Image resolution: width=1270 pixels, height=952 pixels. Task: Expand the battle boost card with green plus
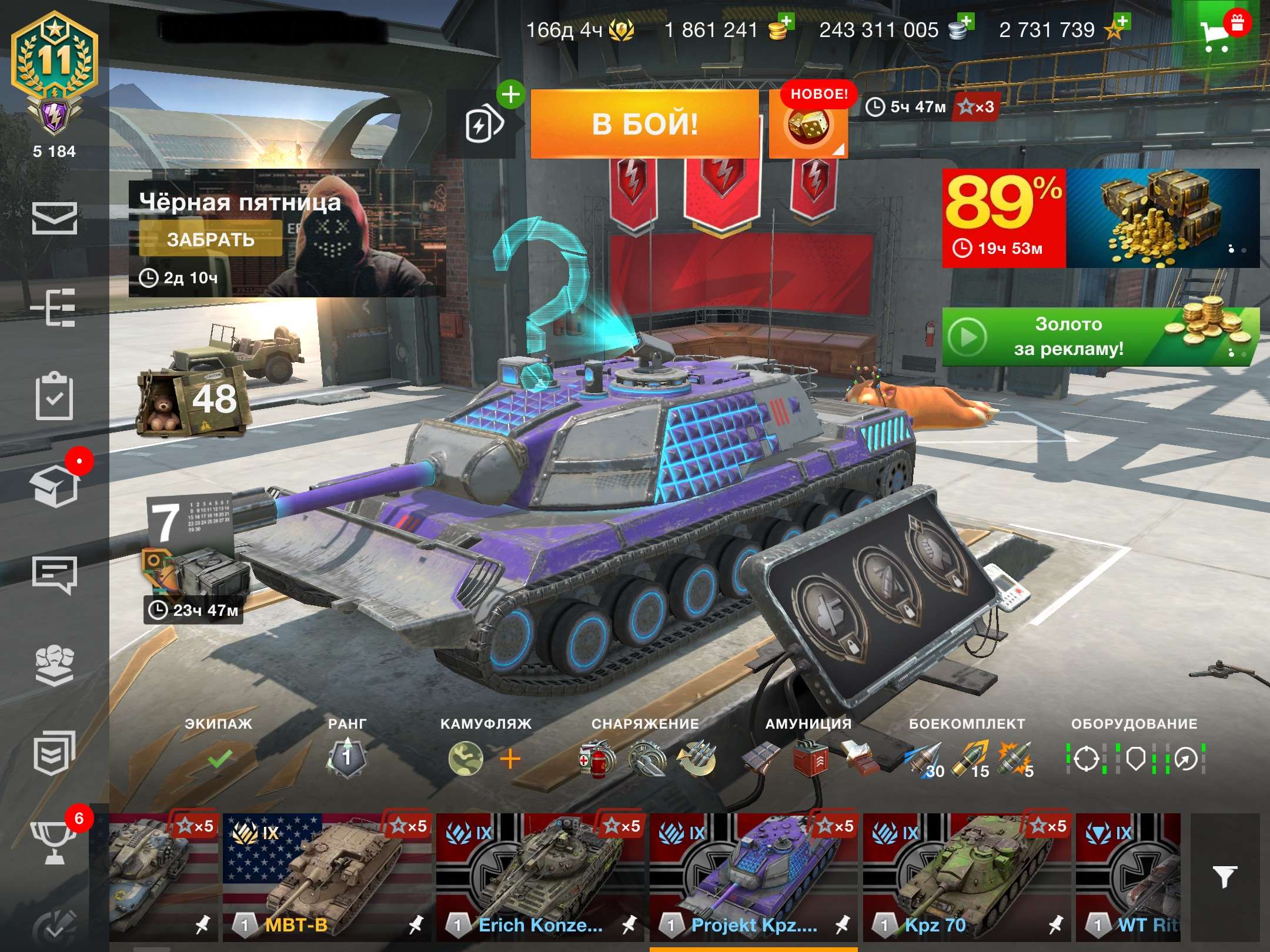point(488,120)
